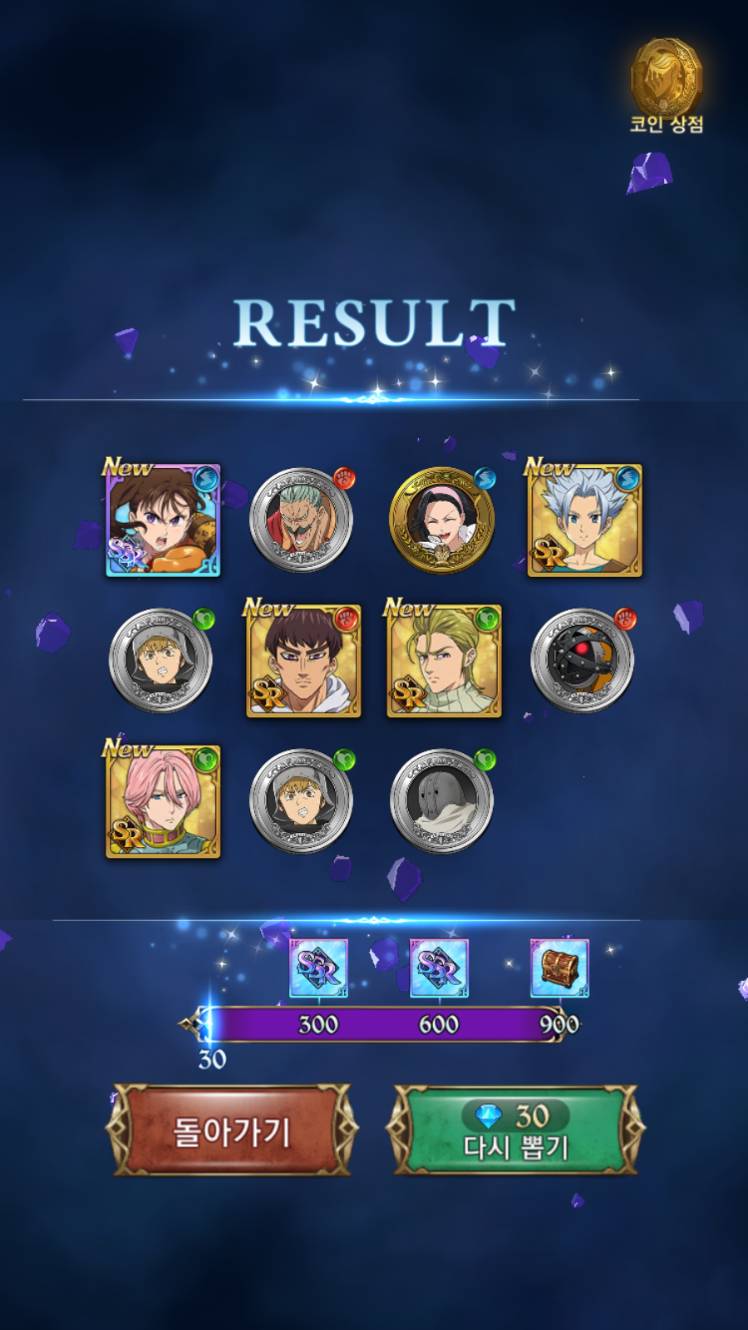Select the white-haired SR hero card
Screen dimensions: 748x1330
[x=584, y=520]
